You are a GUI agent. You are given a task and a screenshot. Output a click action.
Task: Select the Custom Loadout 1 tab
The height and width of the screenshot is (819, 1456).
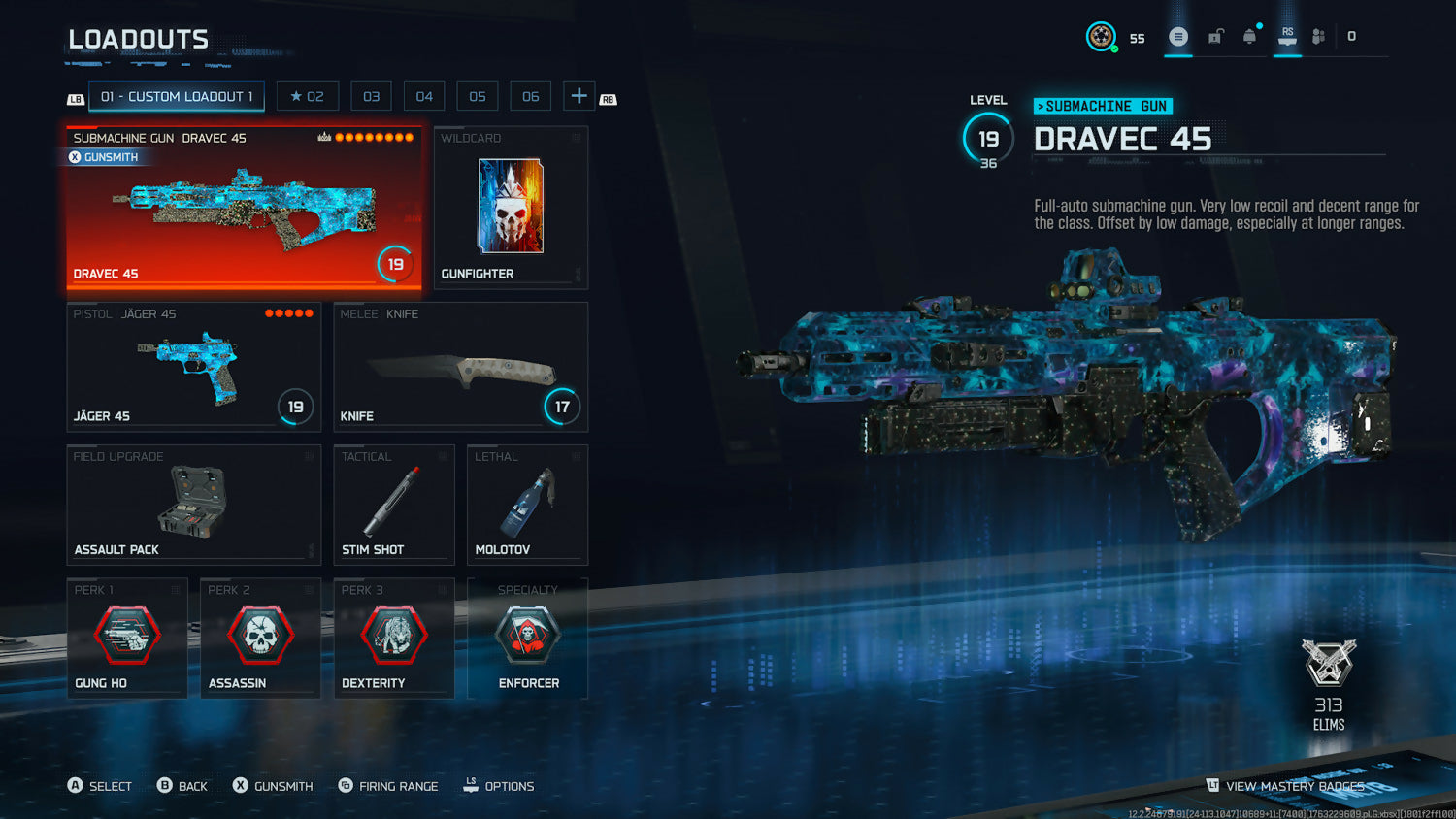coord(176,96)
